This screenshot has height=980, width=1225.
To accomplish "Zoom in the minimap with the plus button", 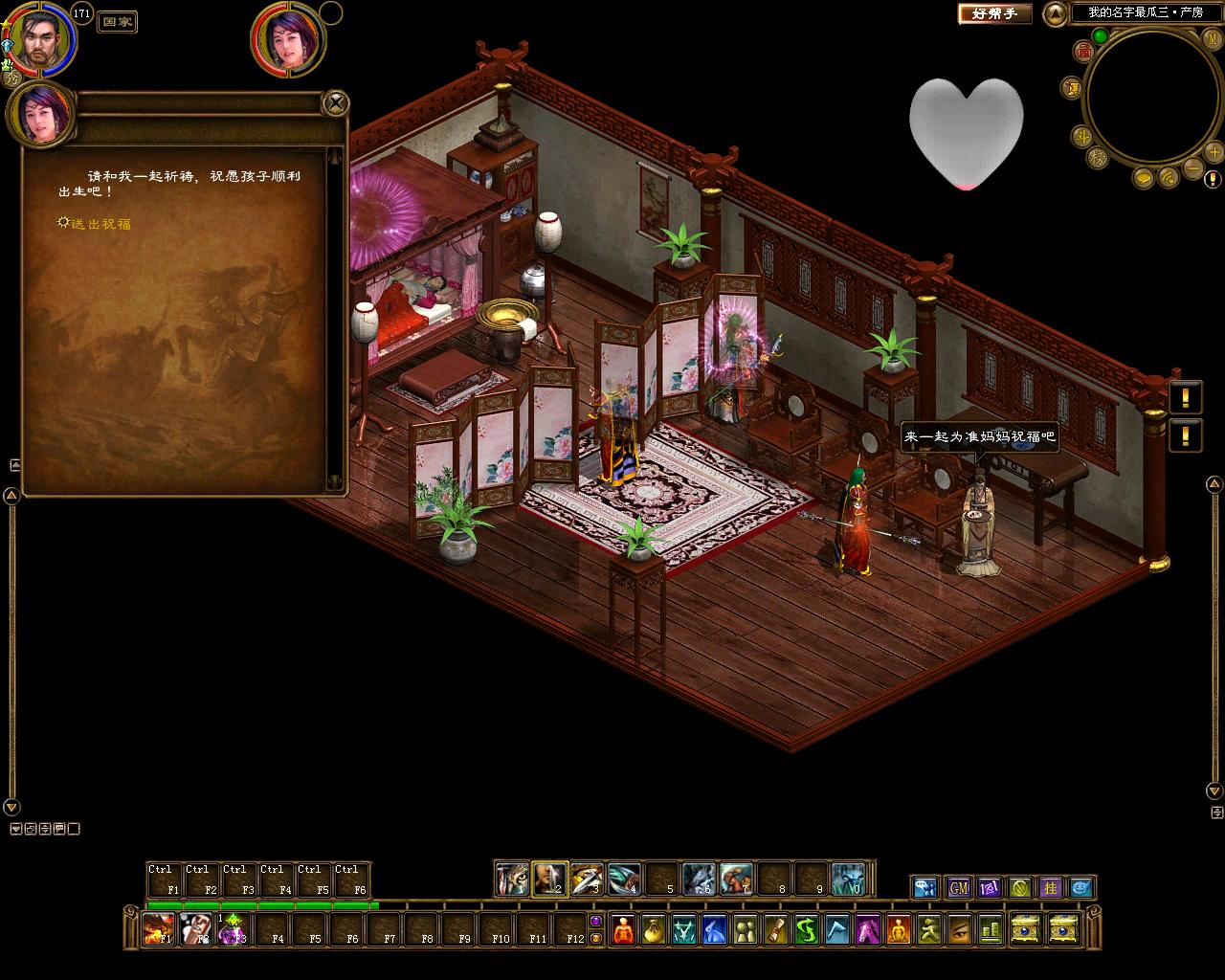I will coord(1214,153).
